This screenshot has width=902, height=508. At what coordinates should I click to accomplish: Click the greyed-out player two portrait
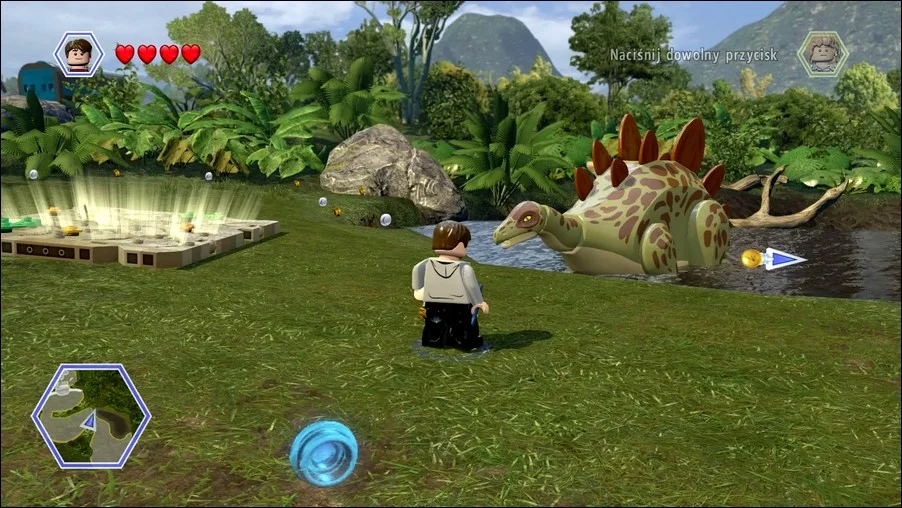tap(822, 54)
